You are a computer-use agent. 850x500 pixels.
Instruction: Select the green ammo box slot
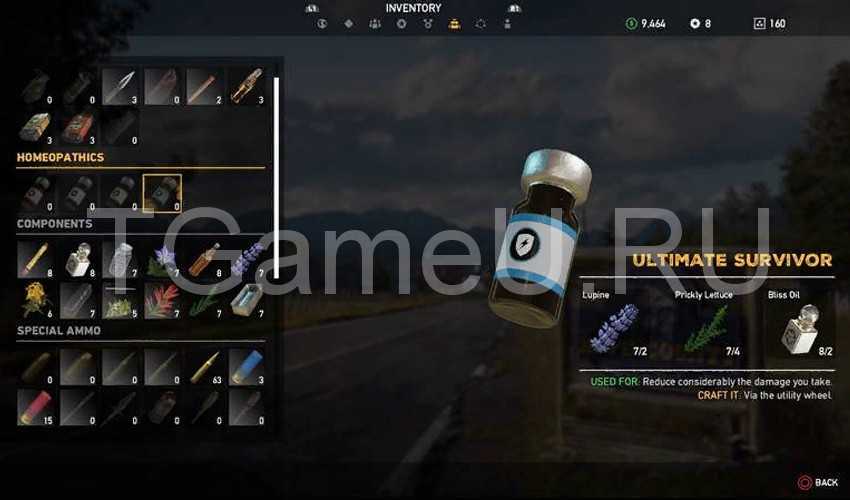point(35,127)
